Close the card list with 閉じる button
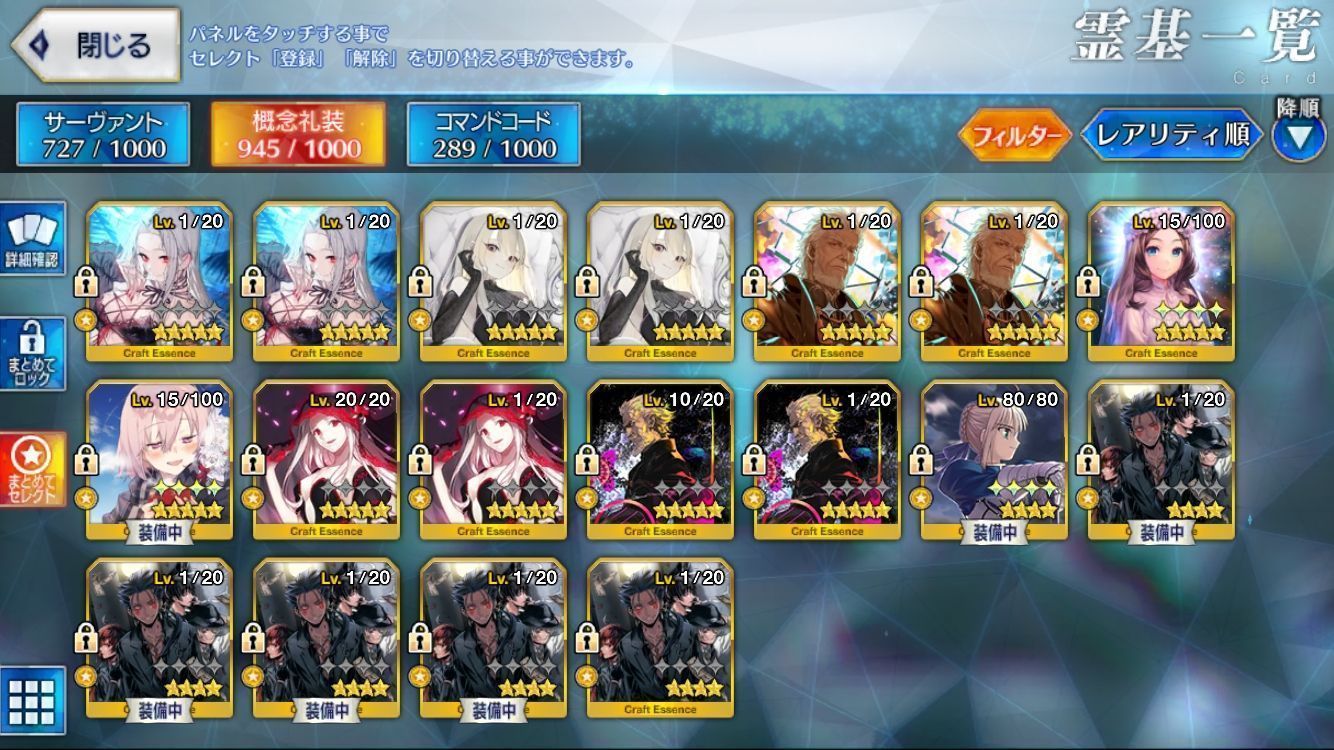Viewport: 1334px width, 750px height. tap(95, 45)
